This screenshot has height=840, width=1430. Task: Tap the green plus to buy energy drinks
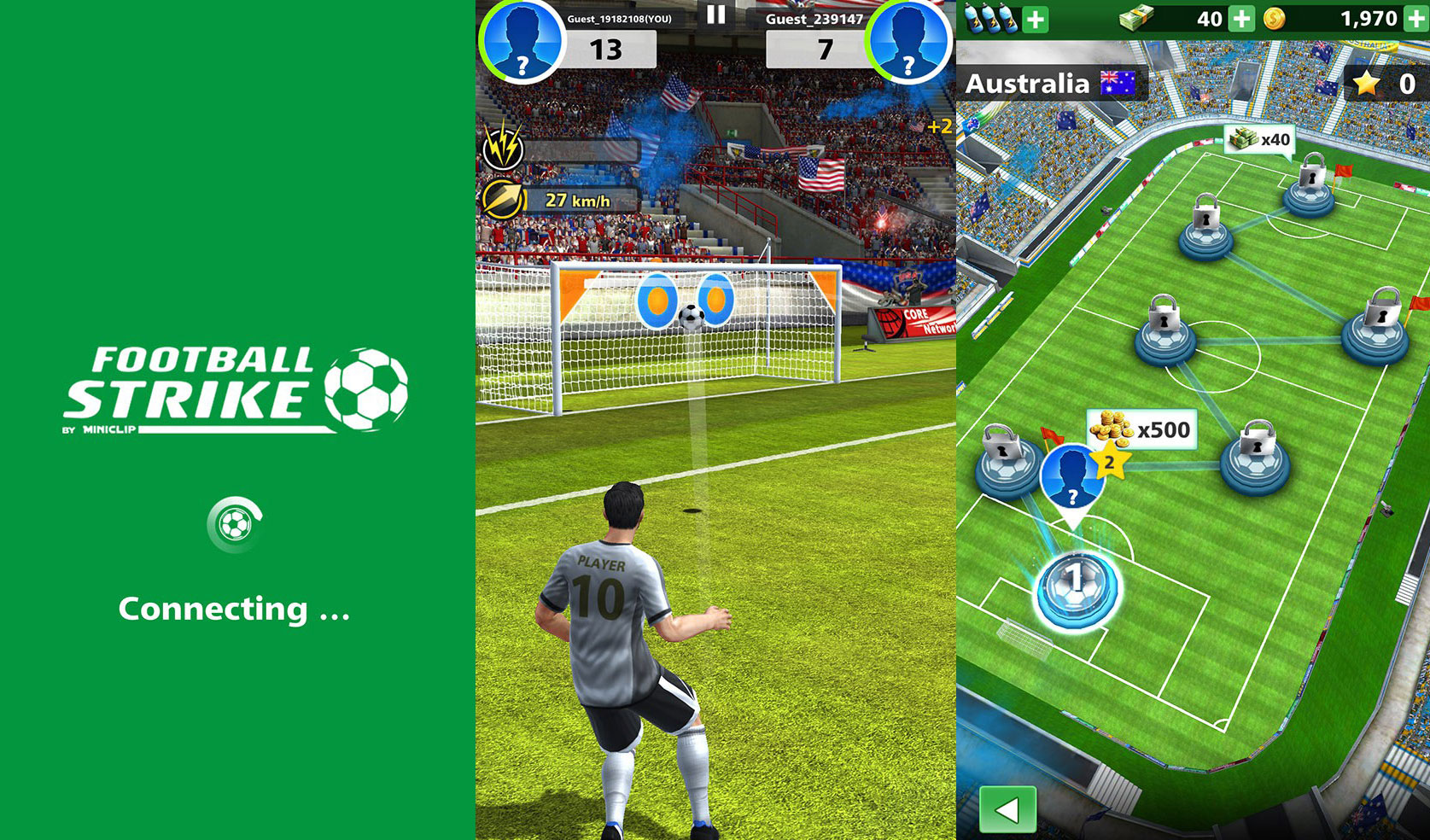(x=1035, y=17)
